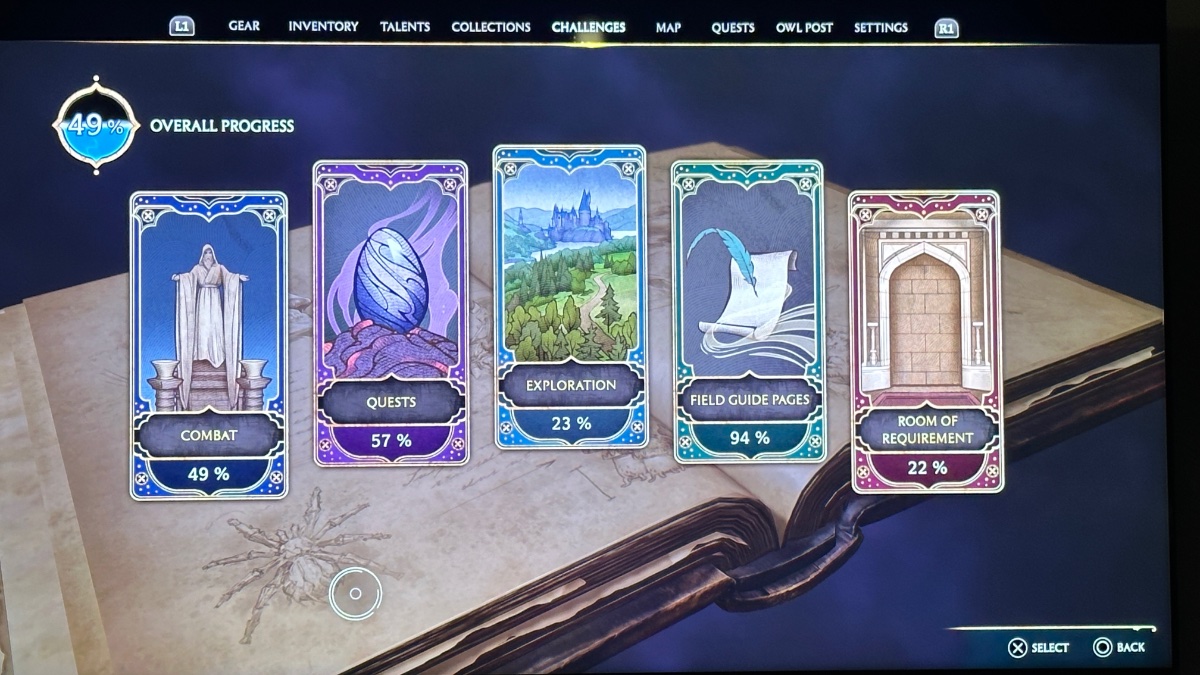The width and height of the screenshot is (1200, 675).
Task: Open the Inventory tab
Action: pyautogui.click(x=323, y=27)
